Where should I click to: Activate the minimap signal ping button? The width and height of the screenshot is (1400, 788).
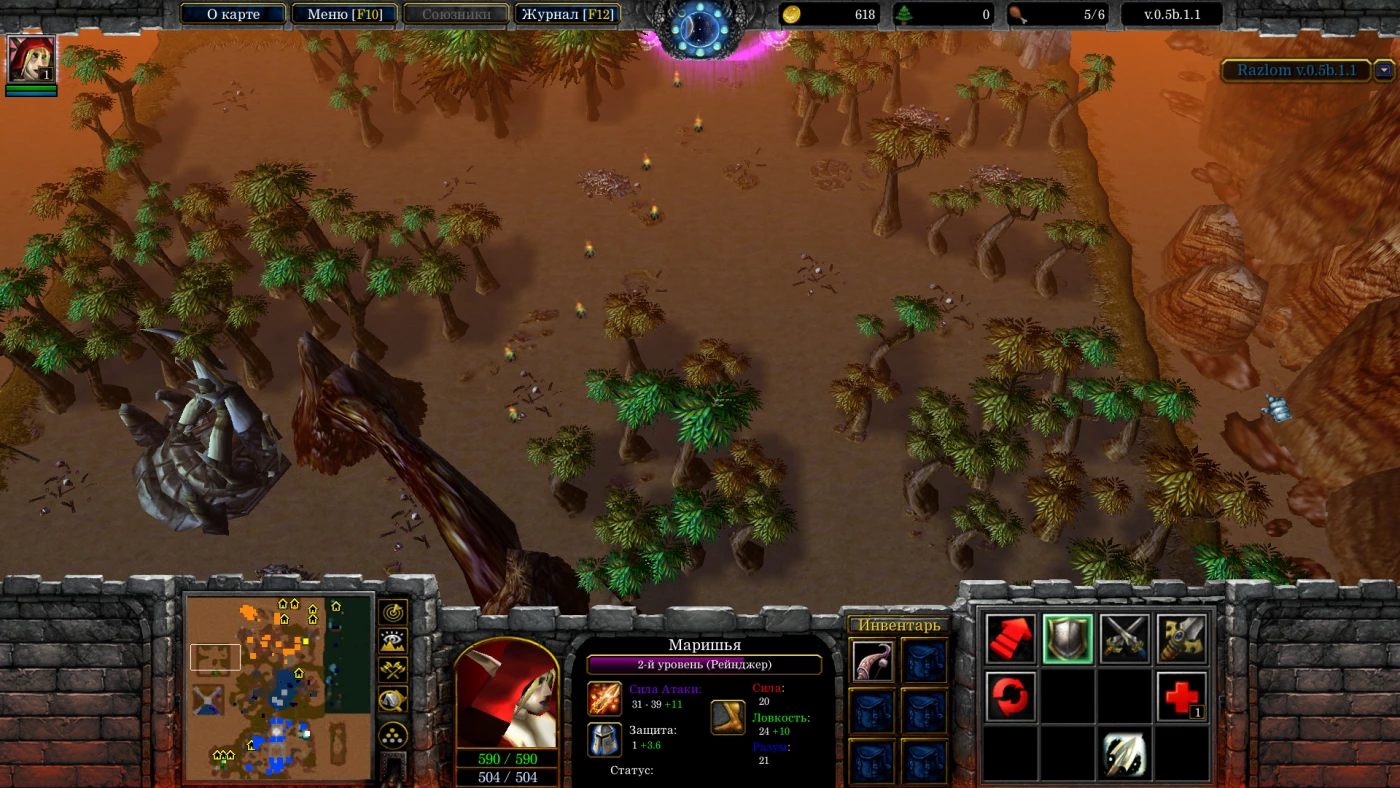[393, 611]
